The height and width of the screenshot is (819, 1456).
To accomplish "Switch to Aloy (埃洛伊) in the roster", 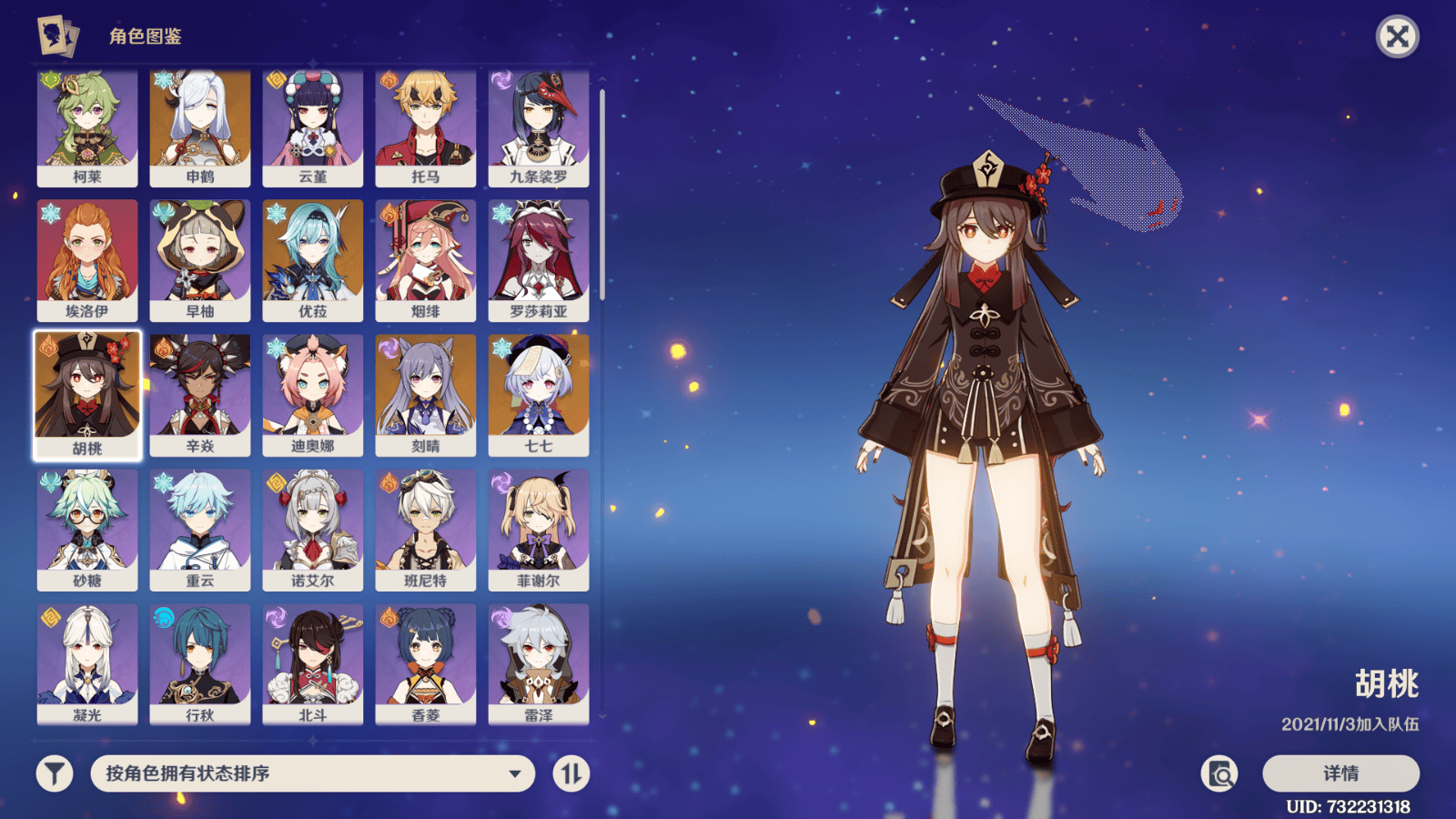I will pos(86,258).
